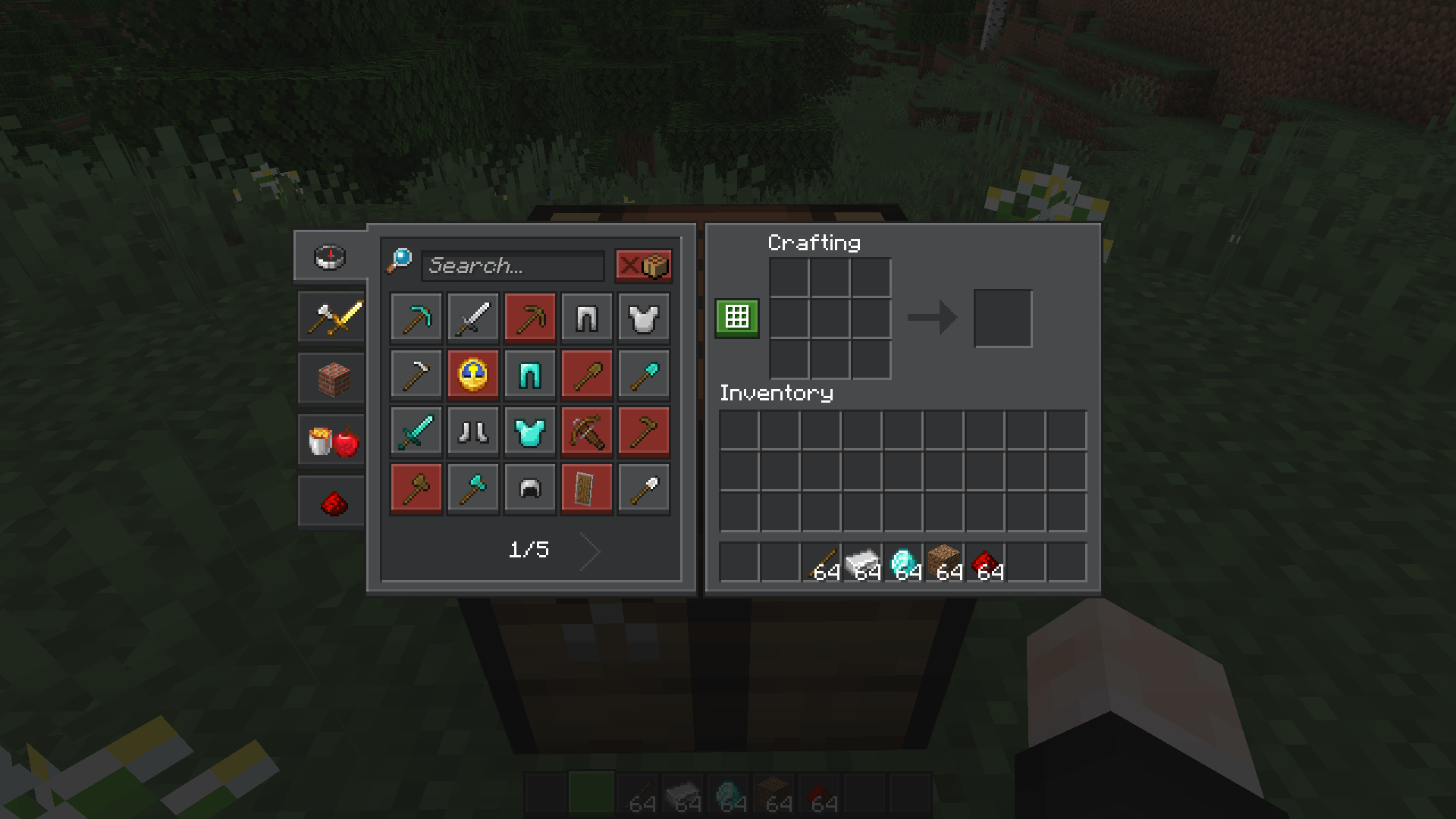The image size is (1456, 819).
Task: Select the iron boots recipe
Action: click(472, 431)
